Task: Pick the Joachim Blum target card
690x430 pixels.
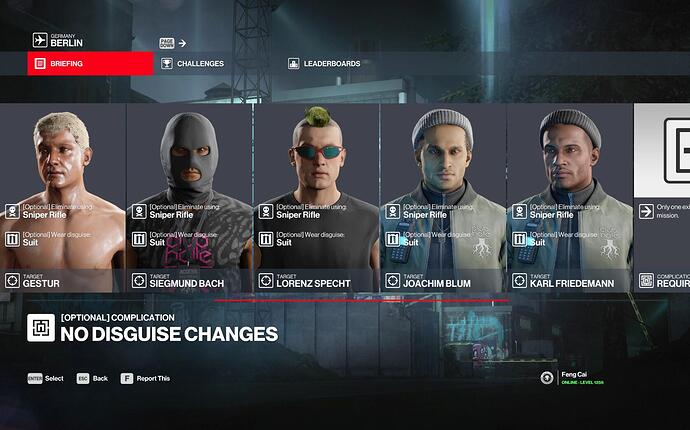Action: pyautogui.click(x=444, y=197)
